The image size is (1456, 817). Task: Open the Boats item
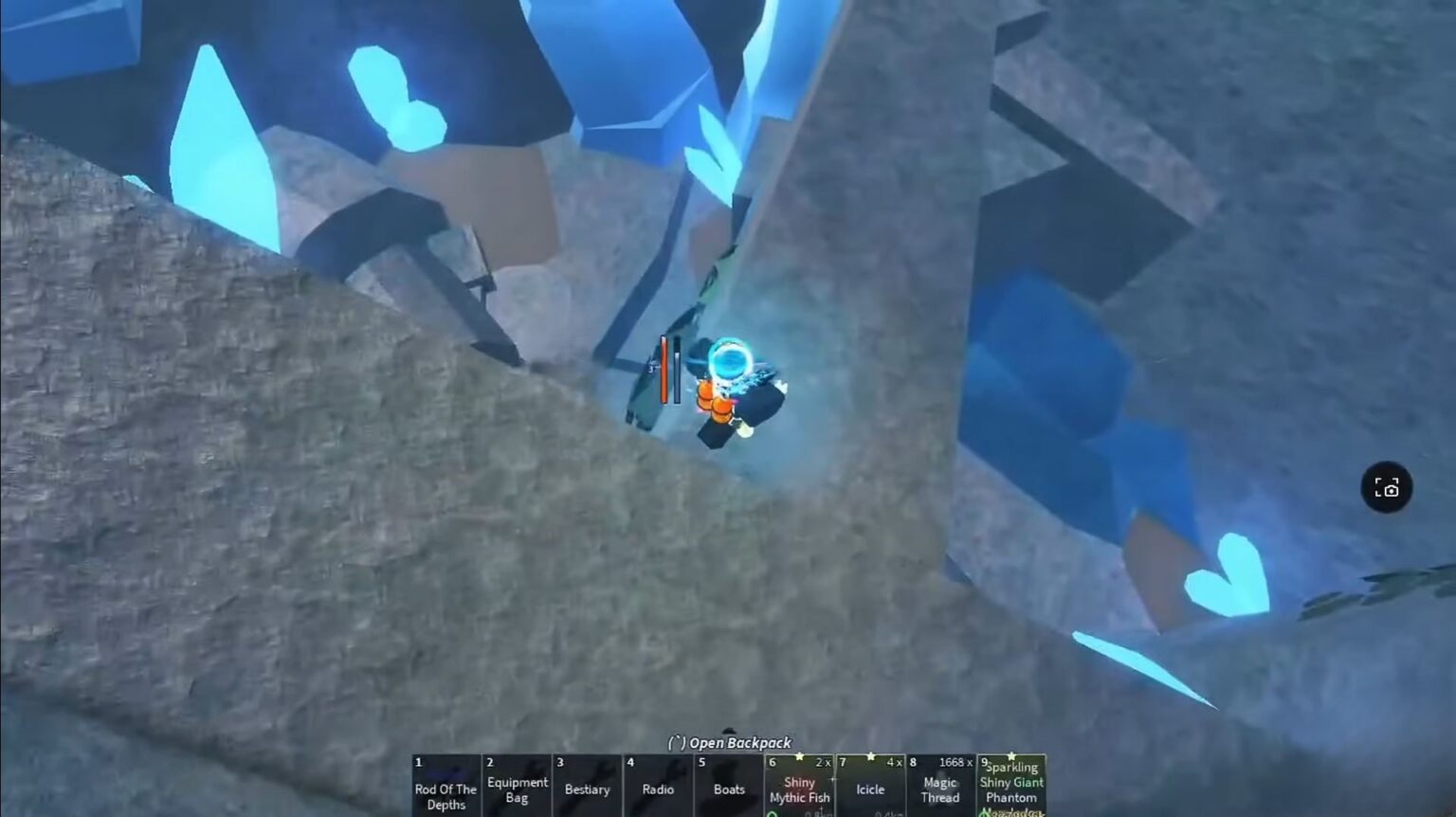(x=728, y=789)
